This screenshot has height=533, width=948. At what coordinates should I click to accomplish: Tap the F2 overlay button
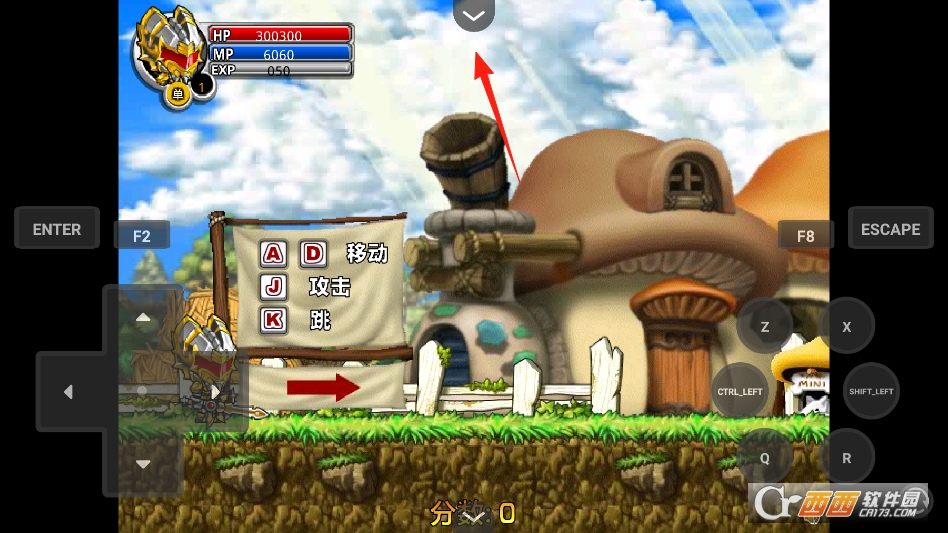[x=141, y=236]
